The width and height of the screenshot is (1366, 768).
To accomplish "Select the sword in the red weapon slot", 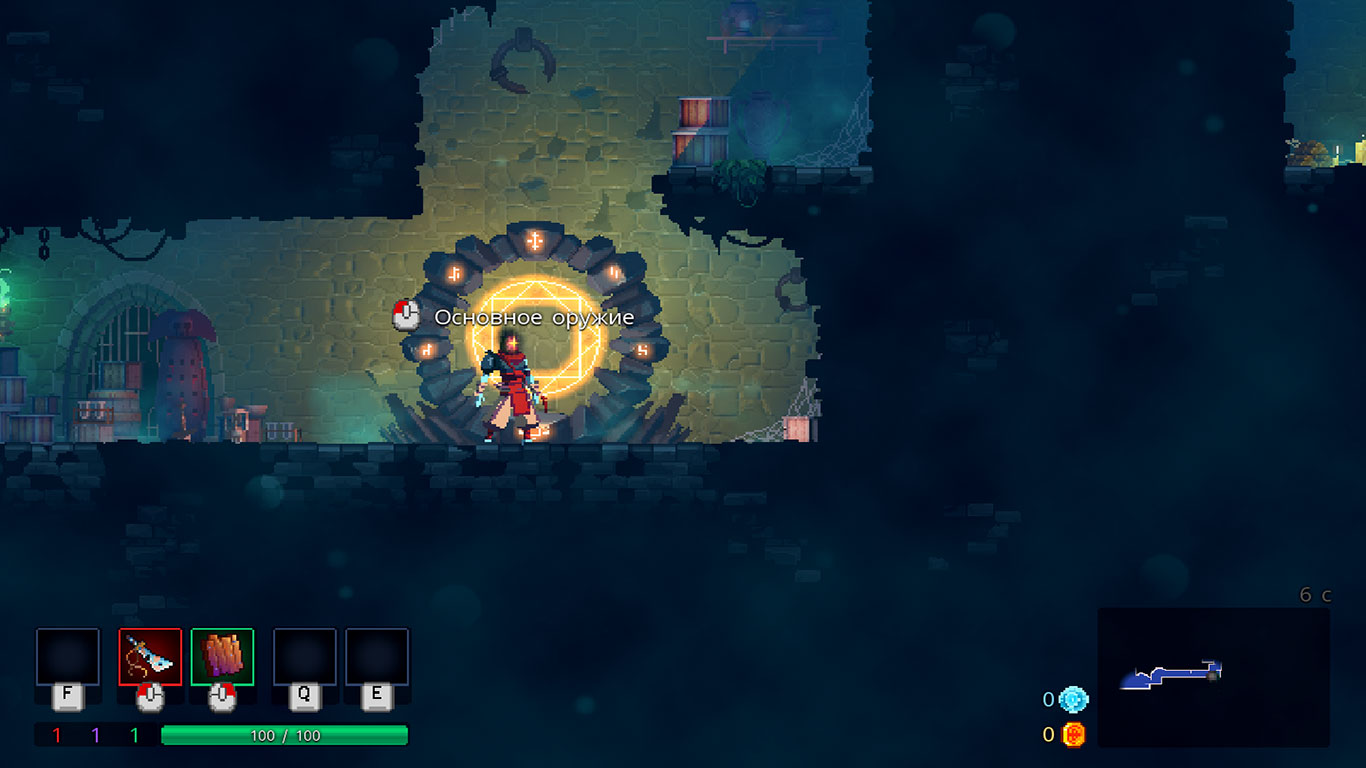I will 150,657.
